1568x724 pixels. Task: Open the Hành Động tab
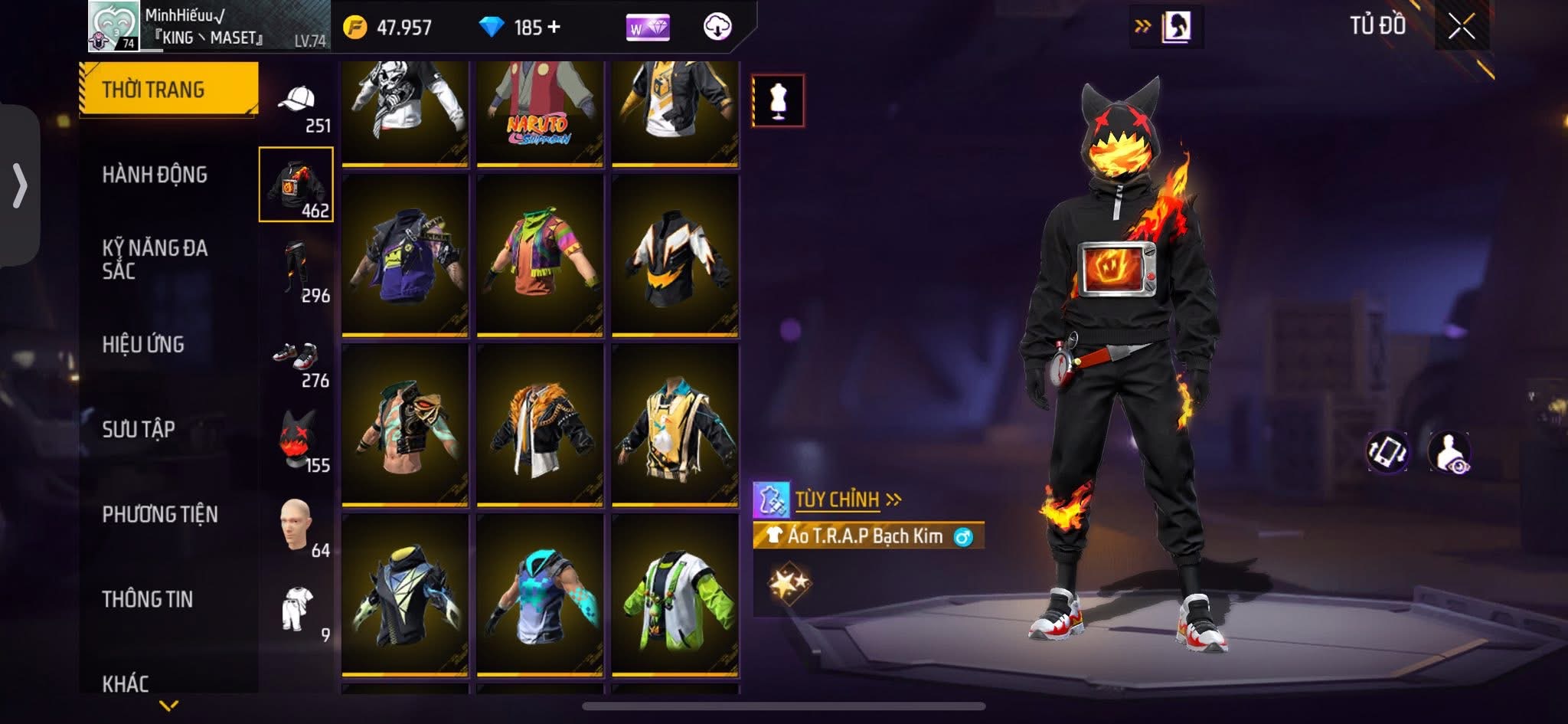coord(155,175)
